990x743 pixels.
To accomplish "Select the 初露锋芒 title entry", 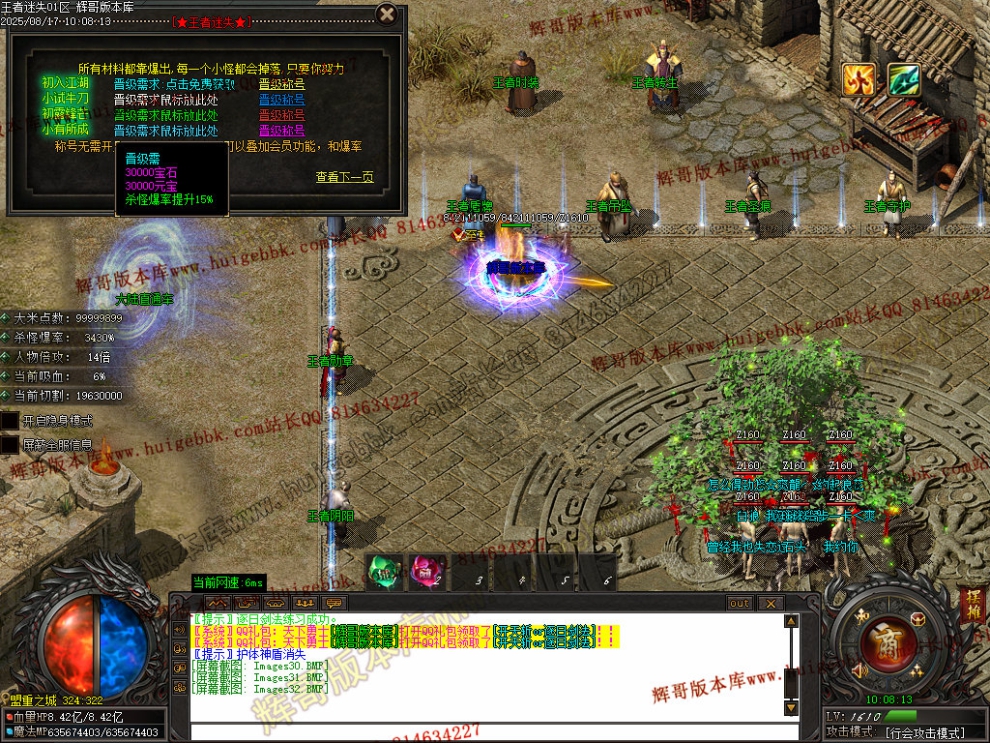I will click(65, 114).
